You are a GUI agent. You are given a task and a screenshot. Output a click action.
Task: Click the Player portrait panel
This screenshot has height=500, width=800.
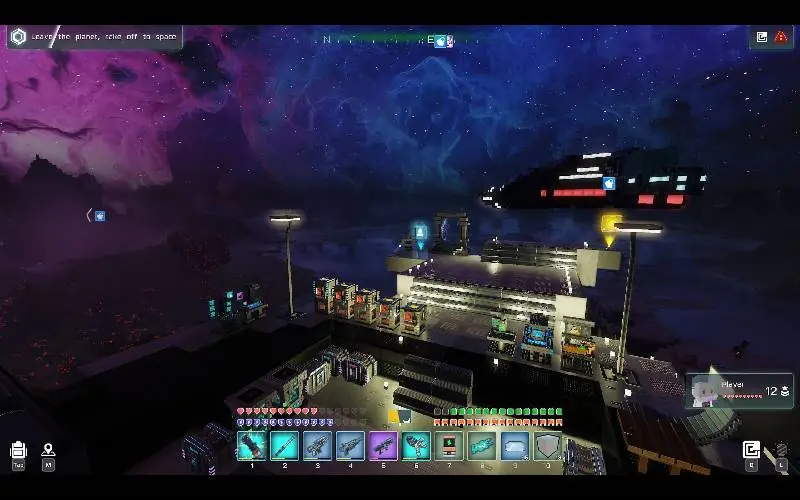(740, 391)
